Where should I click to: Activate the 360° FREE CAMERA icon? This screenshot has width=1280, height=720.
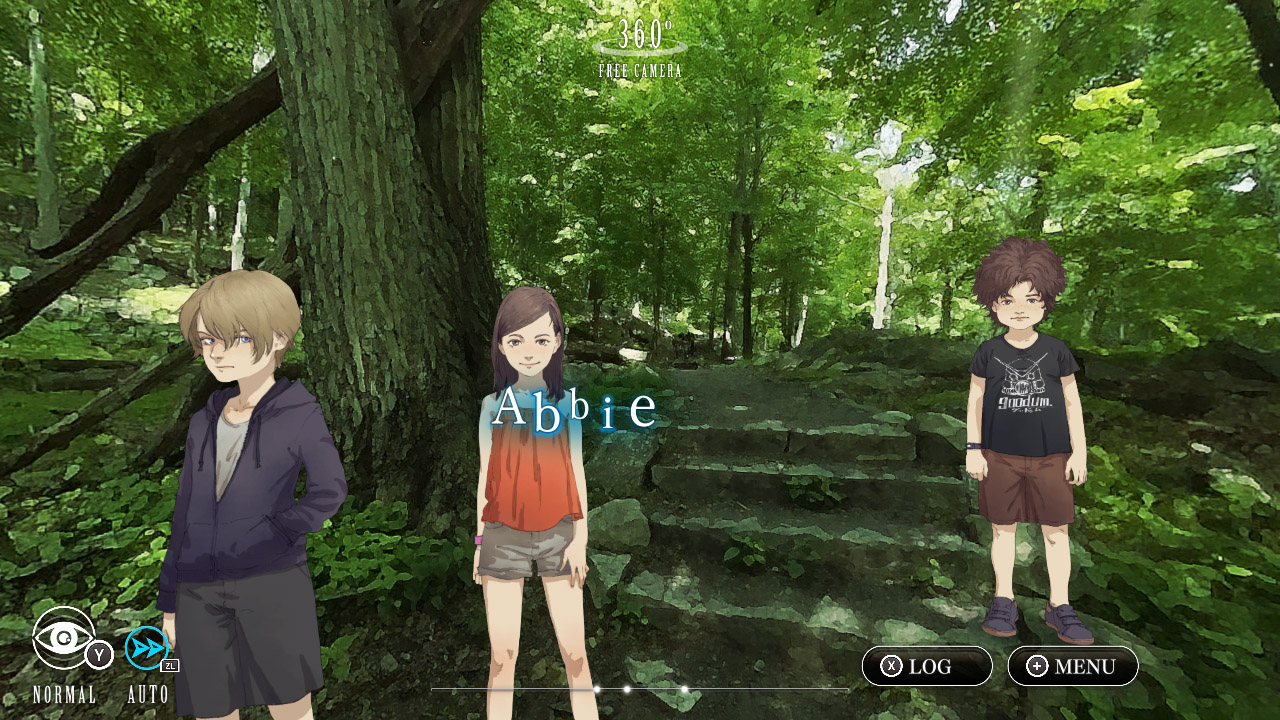coord(640,45)
